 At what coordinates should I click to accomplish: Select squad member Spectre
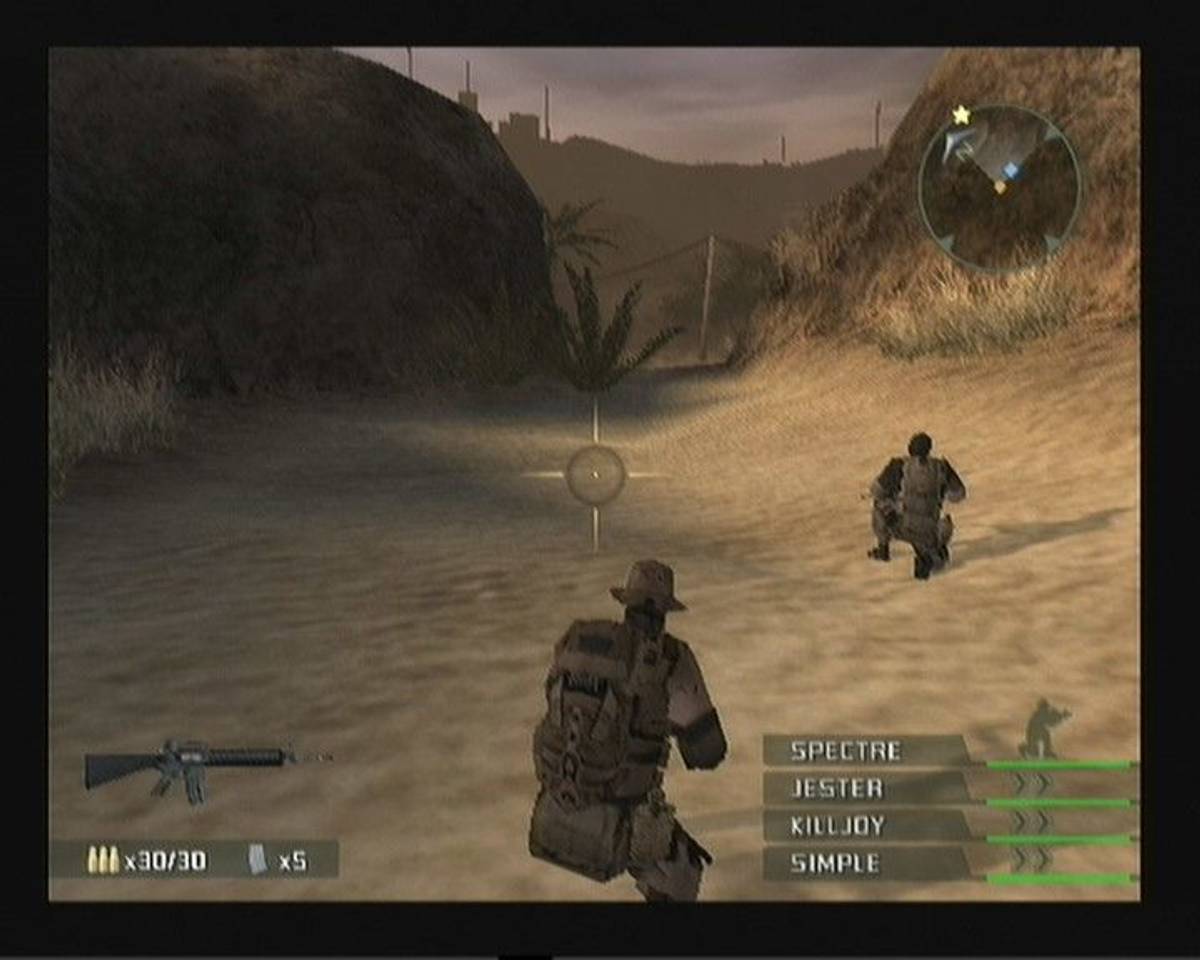[846, 751]
